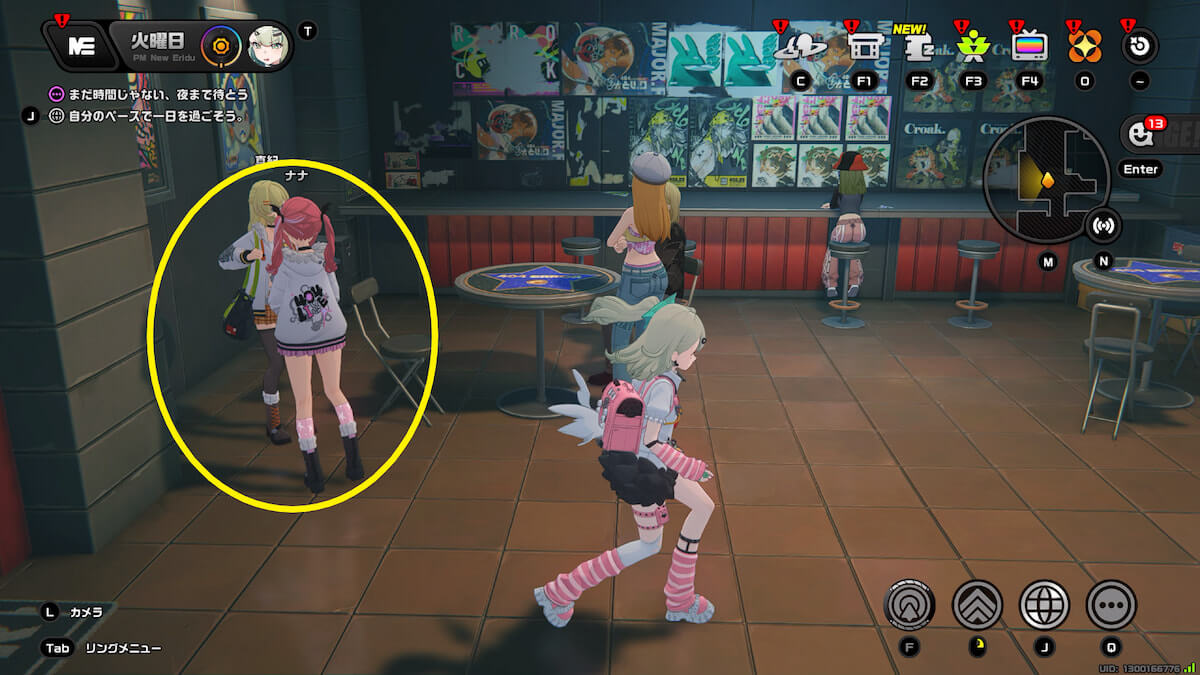Click the day and time panel showing 火曜日

(159, 46)
